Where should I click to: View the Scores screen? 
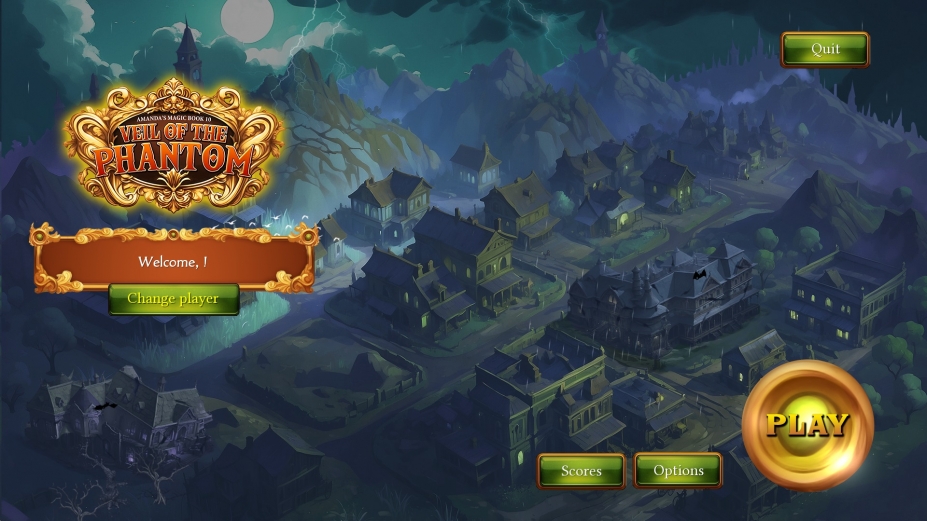coord(581,470)
